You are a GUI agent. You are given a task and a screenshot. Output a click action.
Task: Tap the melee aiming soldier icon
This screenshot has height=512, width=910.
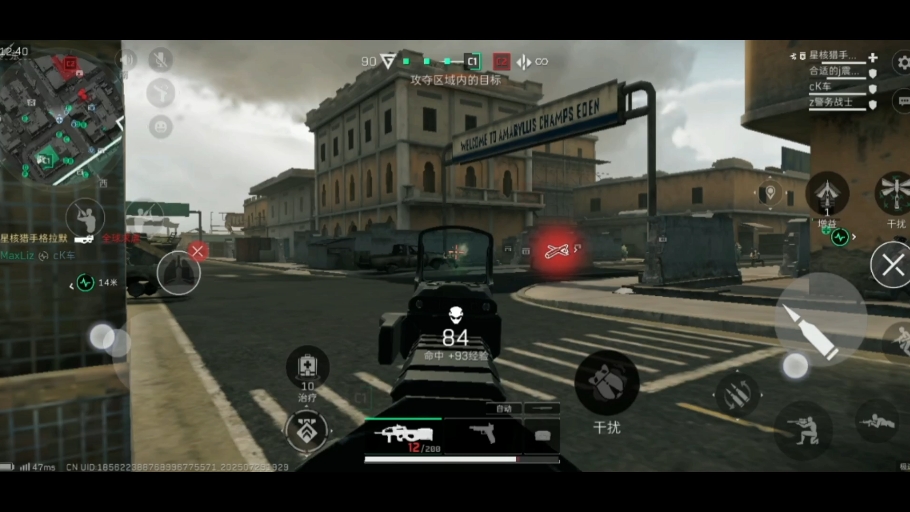click(85, 217)
